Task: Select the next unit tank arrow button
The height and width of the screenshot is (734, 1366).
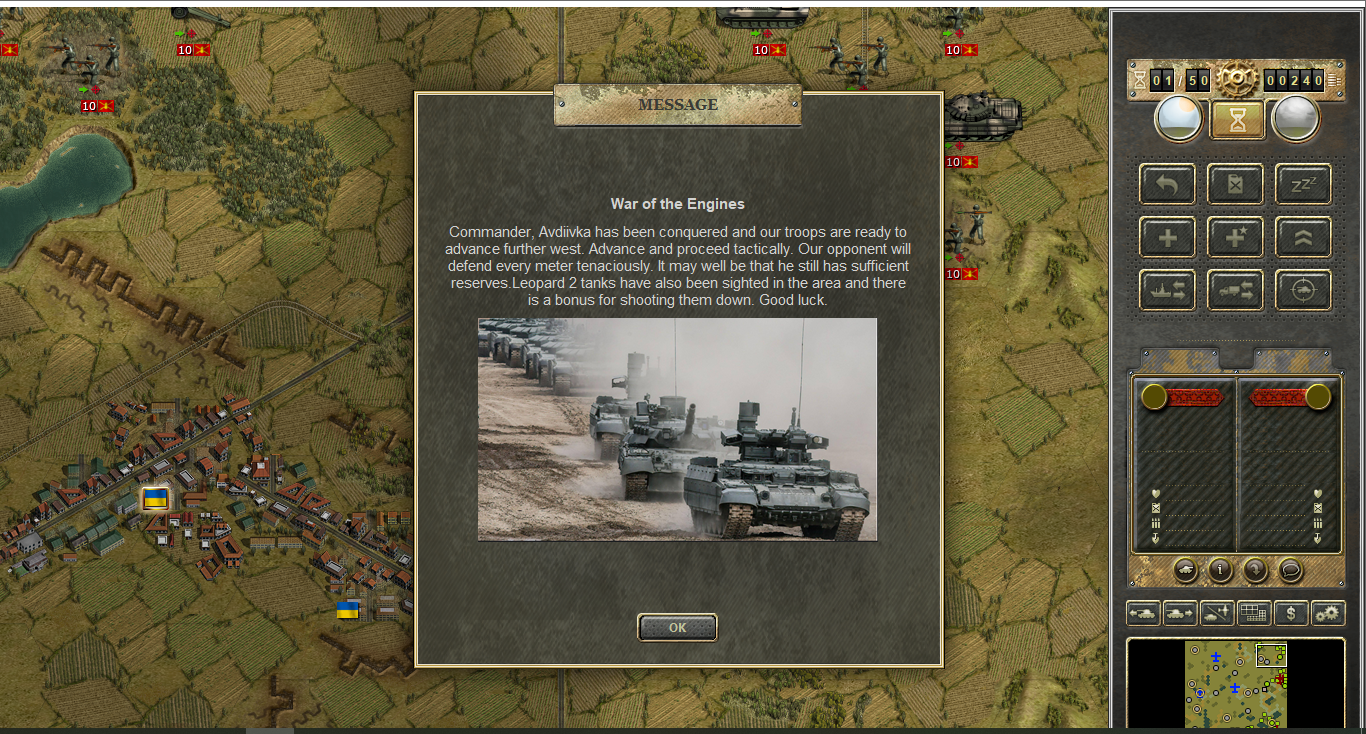Action: tap(1180, 613)
